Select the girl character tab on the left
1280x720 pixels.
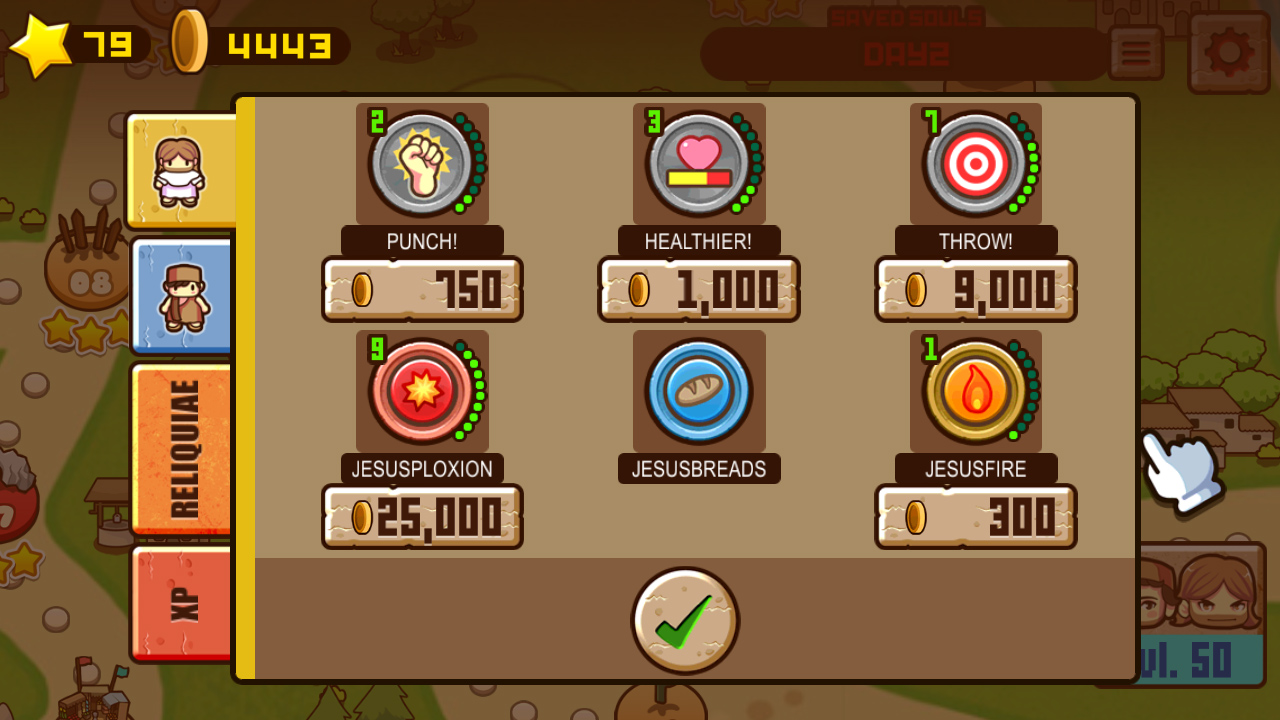[183, 170]
